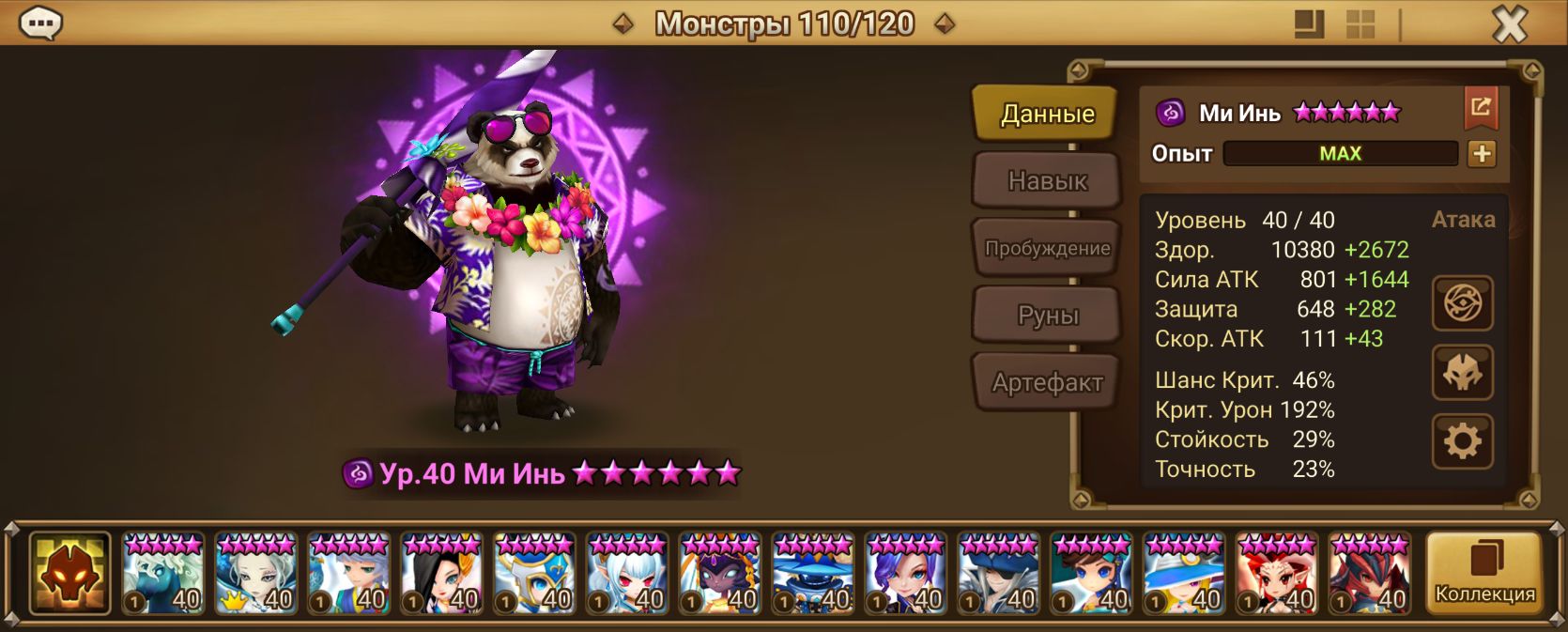
Task: Open the gear settings button
Action: [x=1462, y=441]
